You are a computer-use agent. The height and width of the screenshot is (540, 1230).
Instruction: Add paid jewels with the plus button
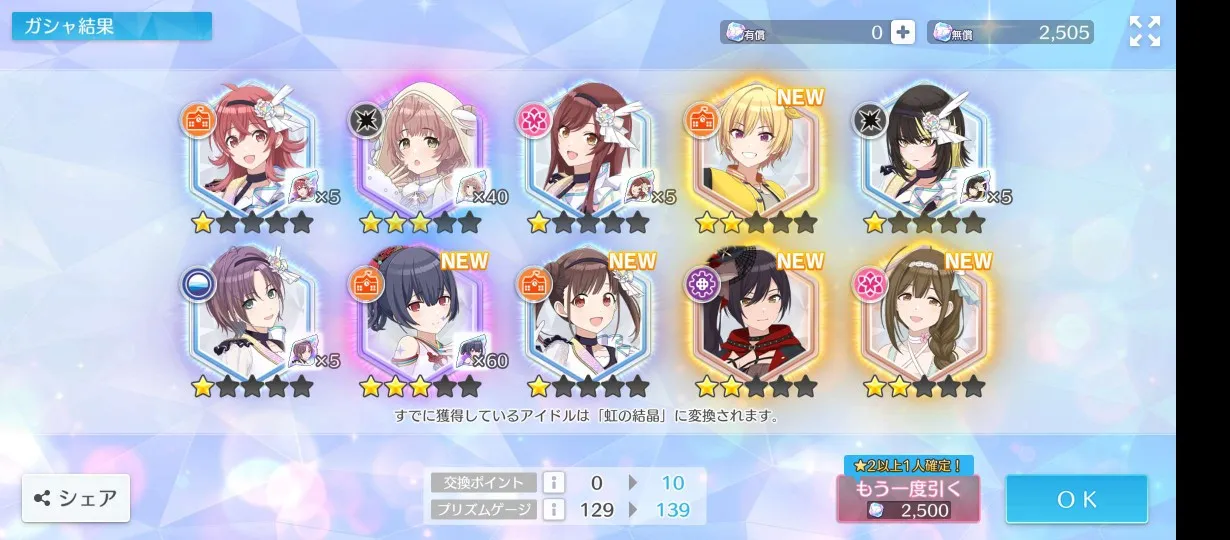pyautogui.click(x=902, y=32)
